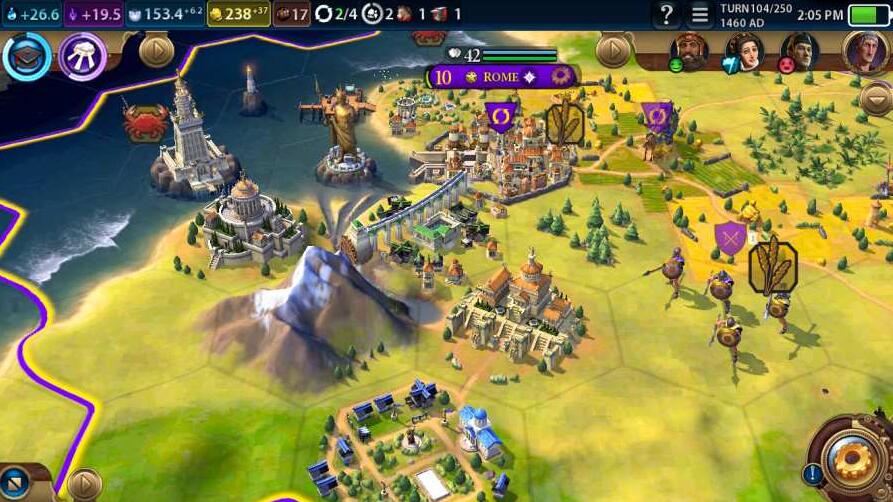893x502 pixels.
Task: Open the Civilopedia help question mark
Action: (x=666, y=15)
